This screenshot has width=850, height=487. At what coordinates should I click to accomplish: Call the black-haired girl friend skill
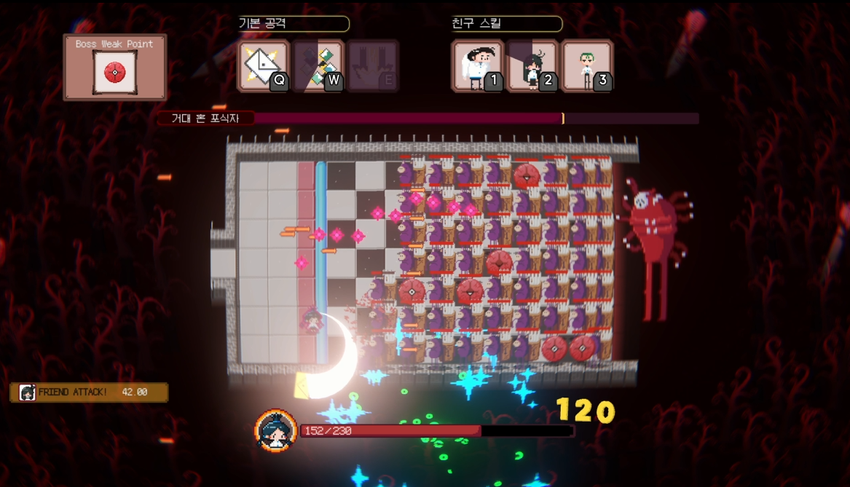[x=531, y=66]
